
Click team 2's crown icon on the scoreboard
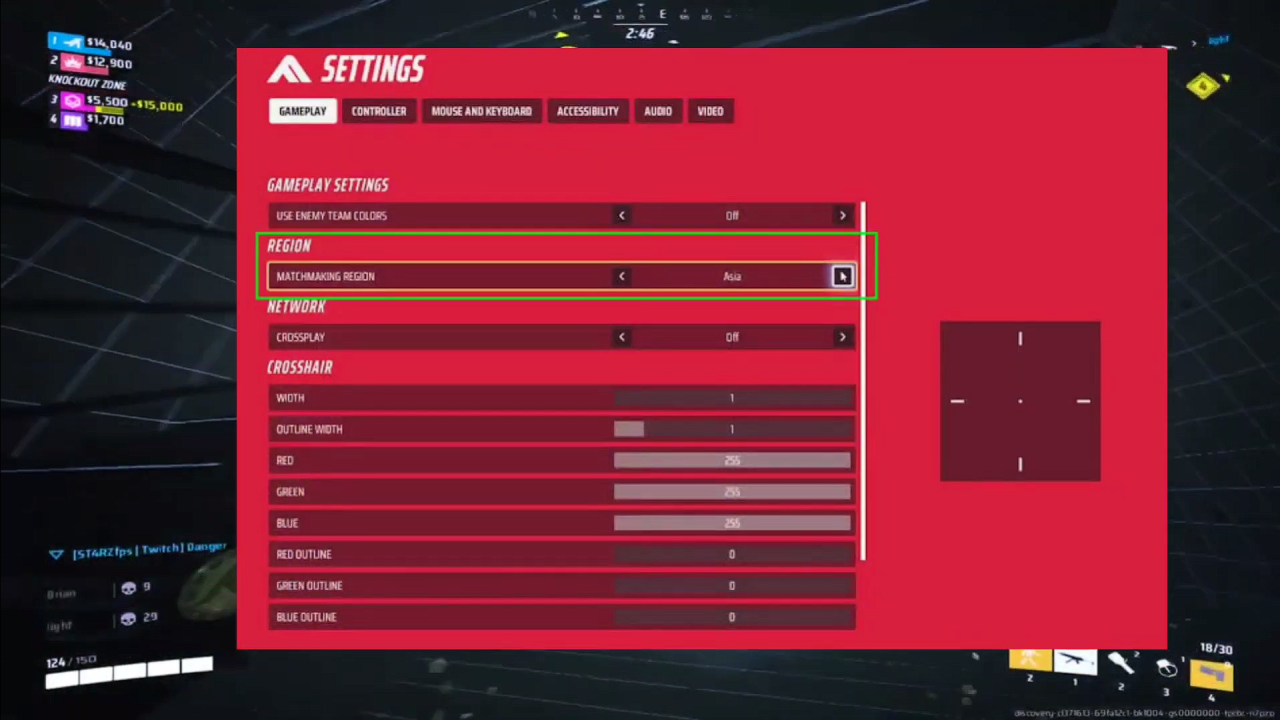point(72,62)
